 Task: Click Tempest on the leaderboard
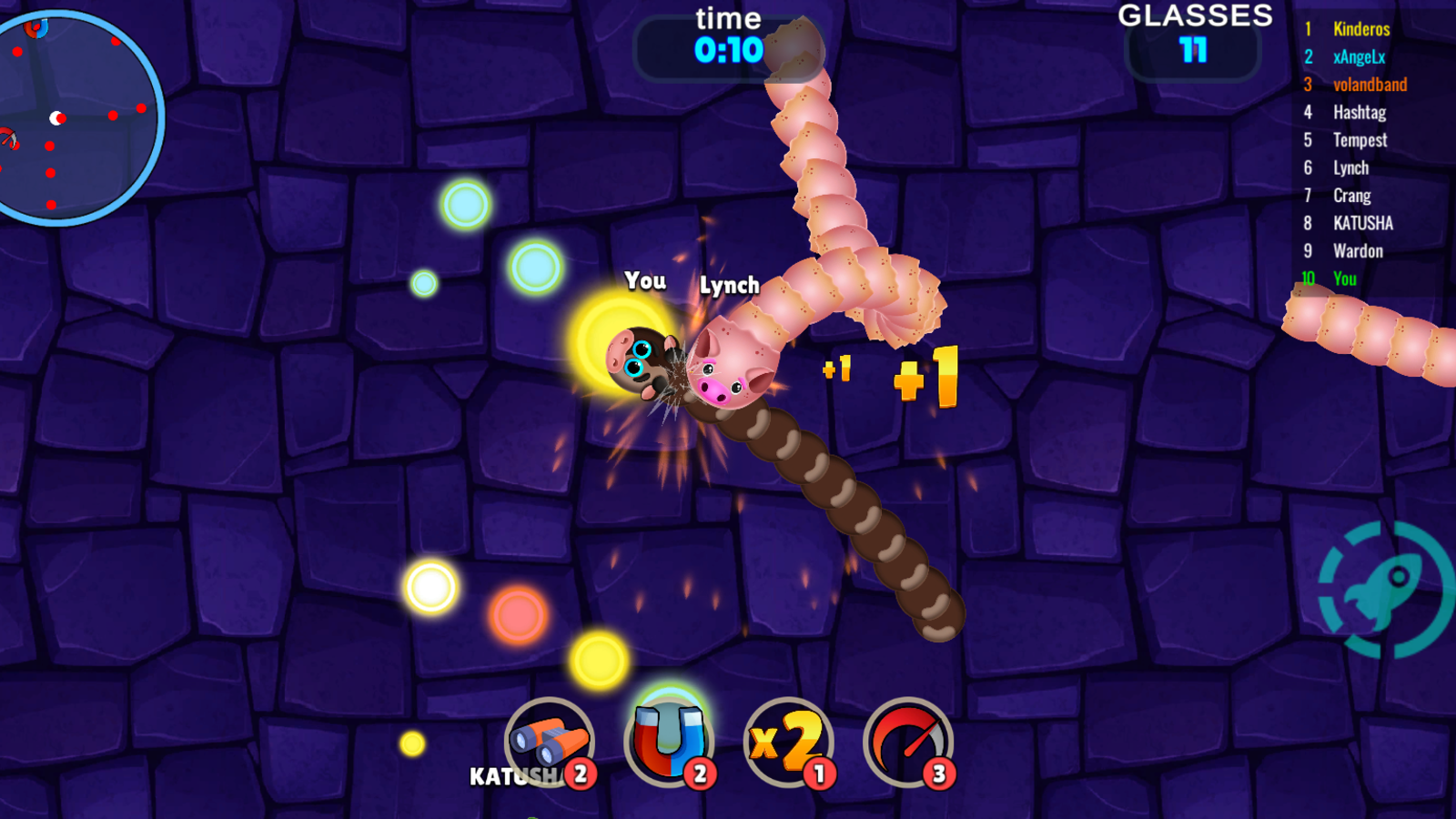[1359, 139]
